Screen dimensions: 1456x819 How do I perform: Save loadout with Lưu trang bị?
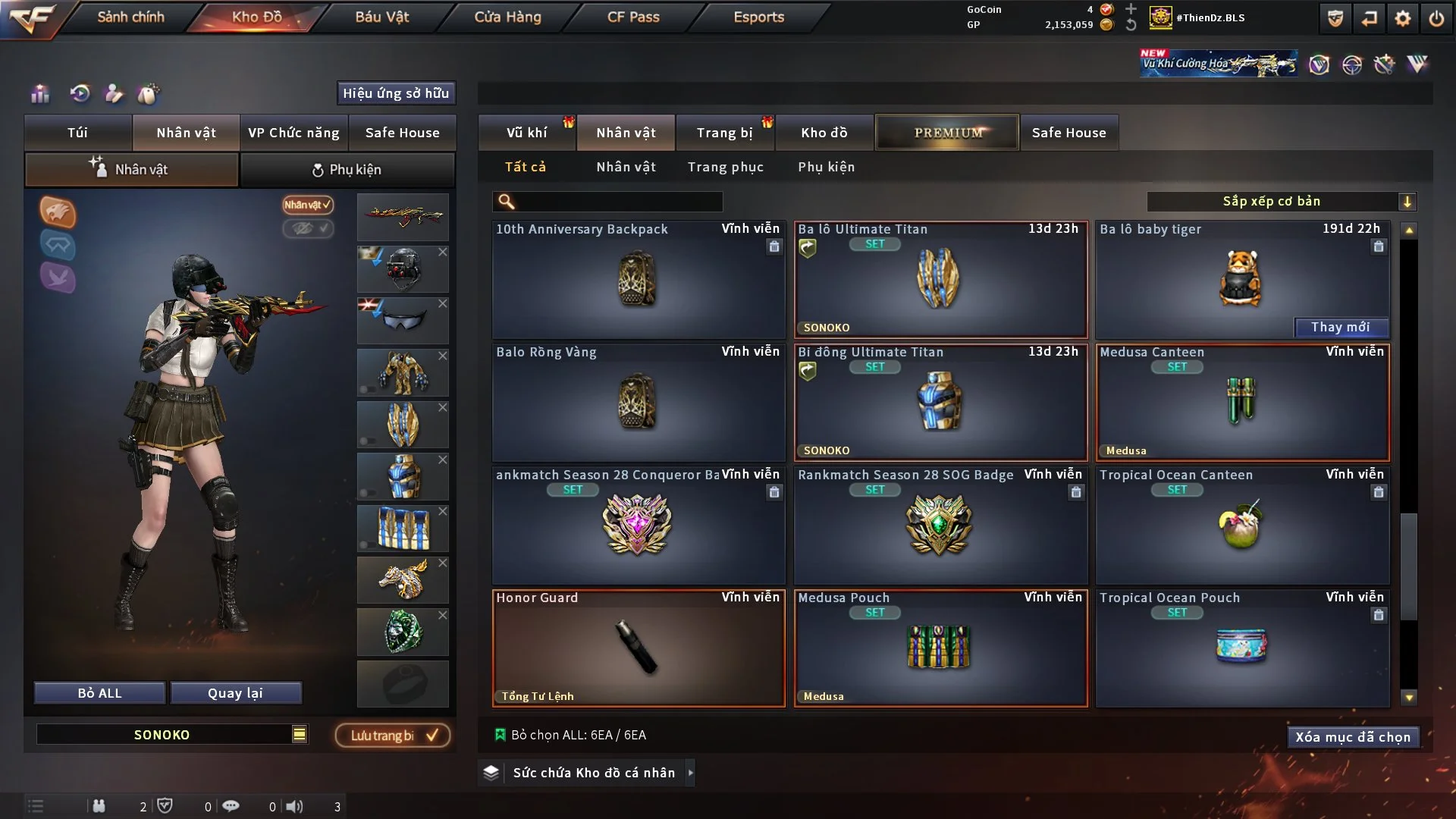[393, 736]
